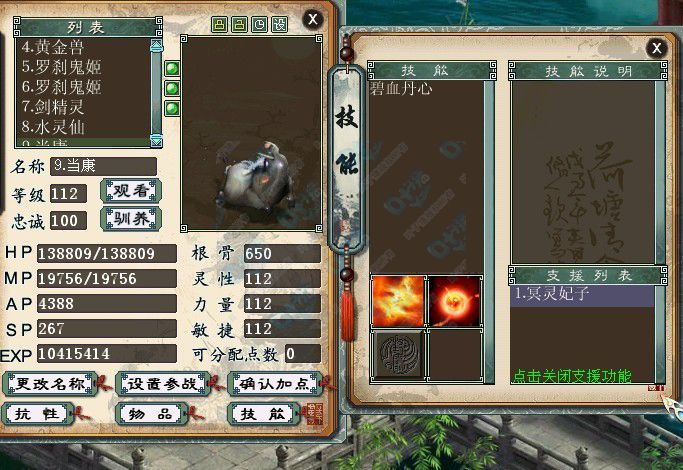Image resolution: width=683 pixels, height=470 pixels.
Task: Select the red fireball skill icon
Action: (x=454, y=301)
